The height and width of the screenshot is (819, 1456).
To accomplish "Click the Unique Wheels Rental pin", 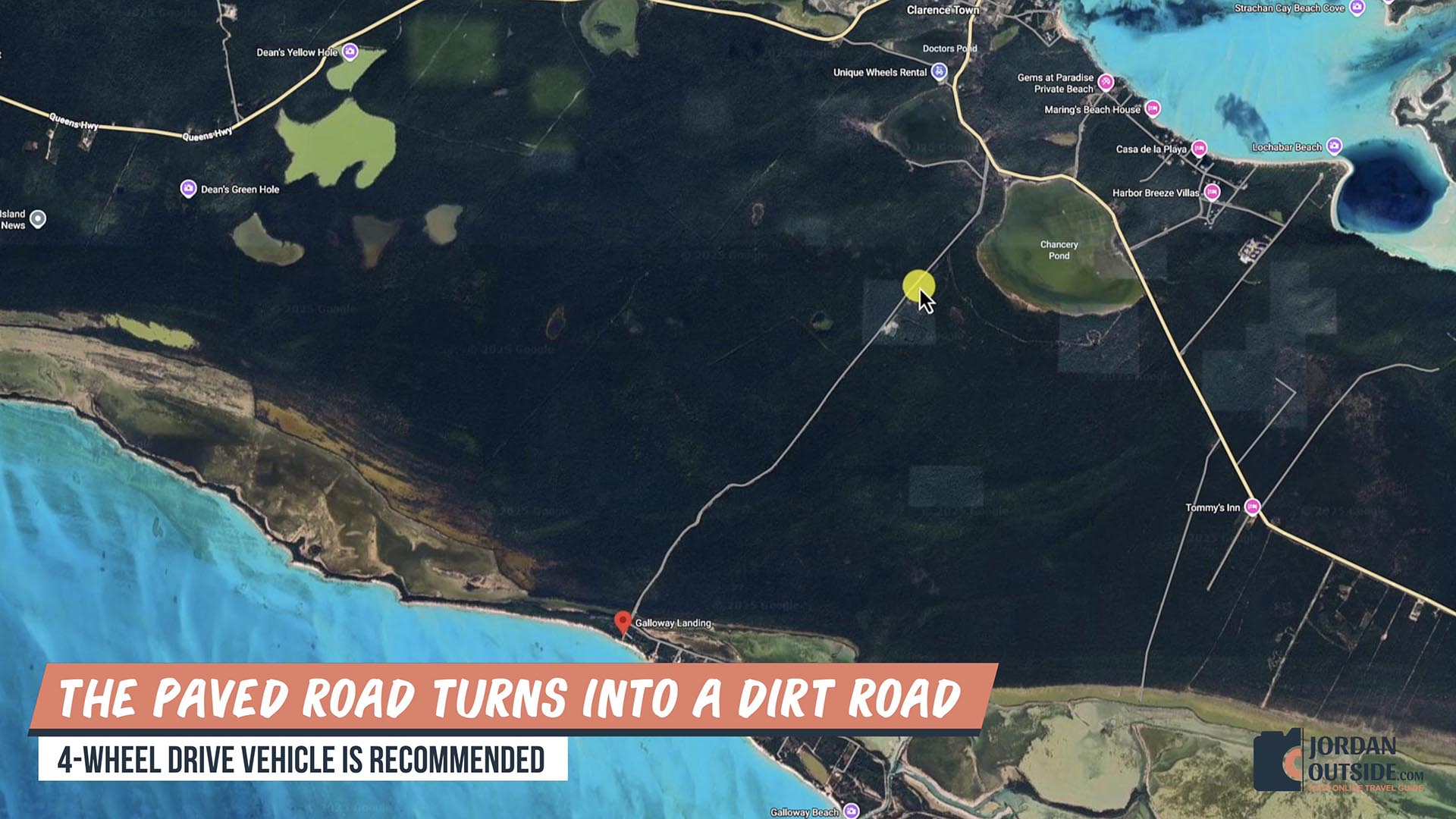I will 939,72.
